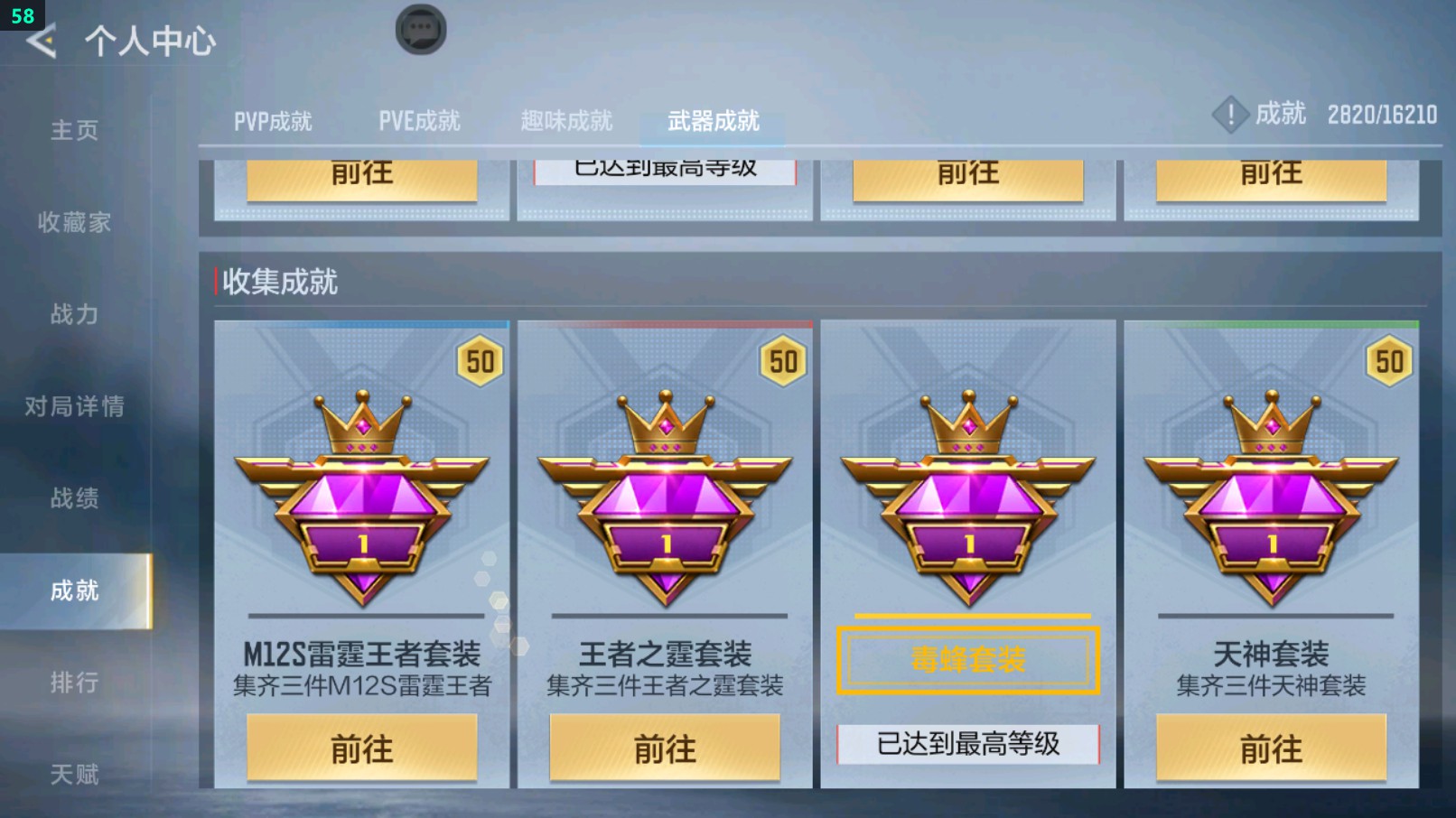Select the highlighted 毒蜂套装 label
This screenshot has height=818, width=1456.
(968, 660)
